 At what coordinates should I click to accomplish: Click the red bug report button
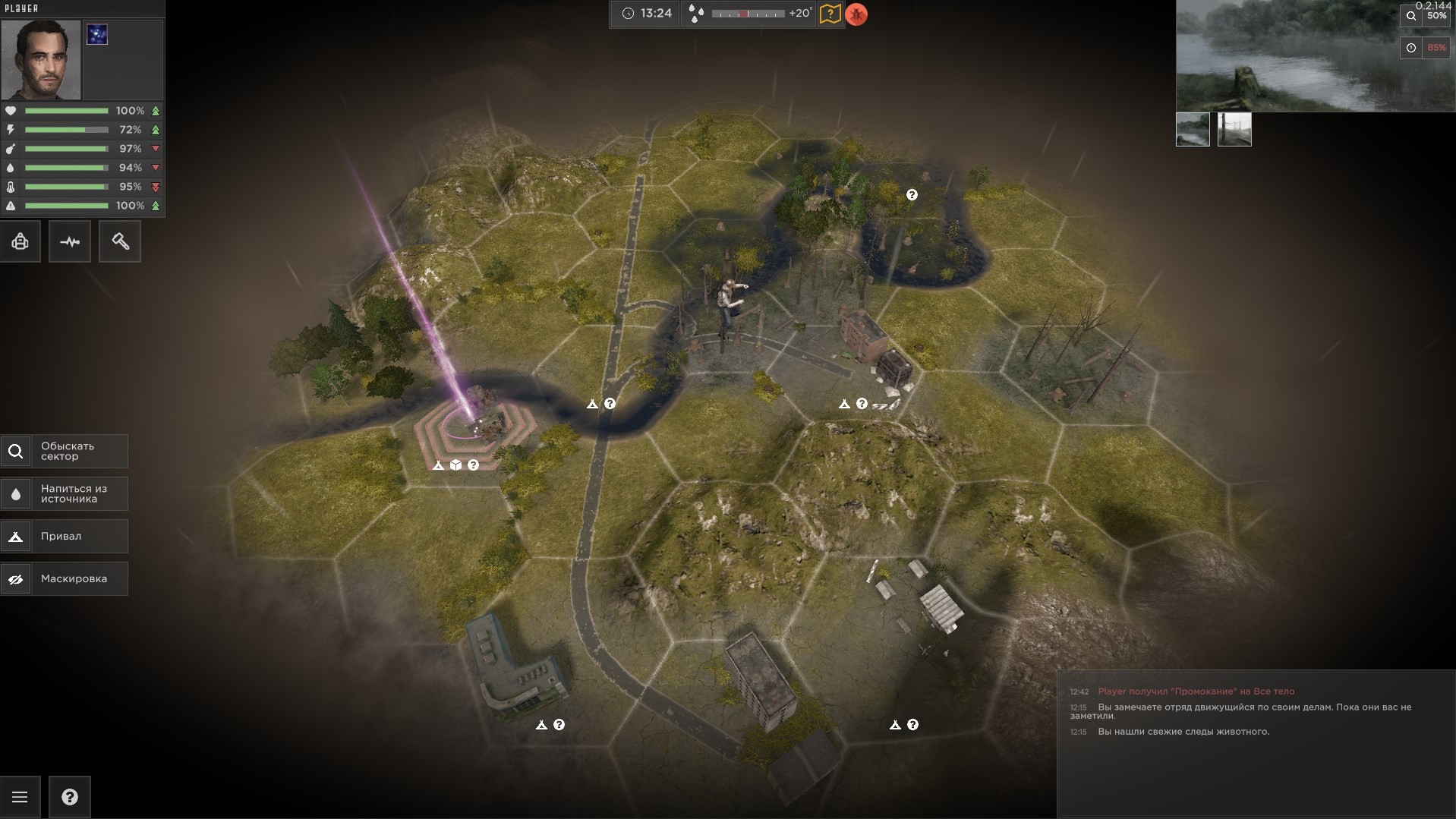(x=856, y=14)
